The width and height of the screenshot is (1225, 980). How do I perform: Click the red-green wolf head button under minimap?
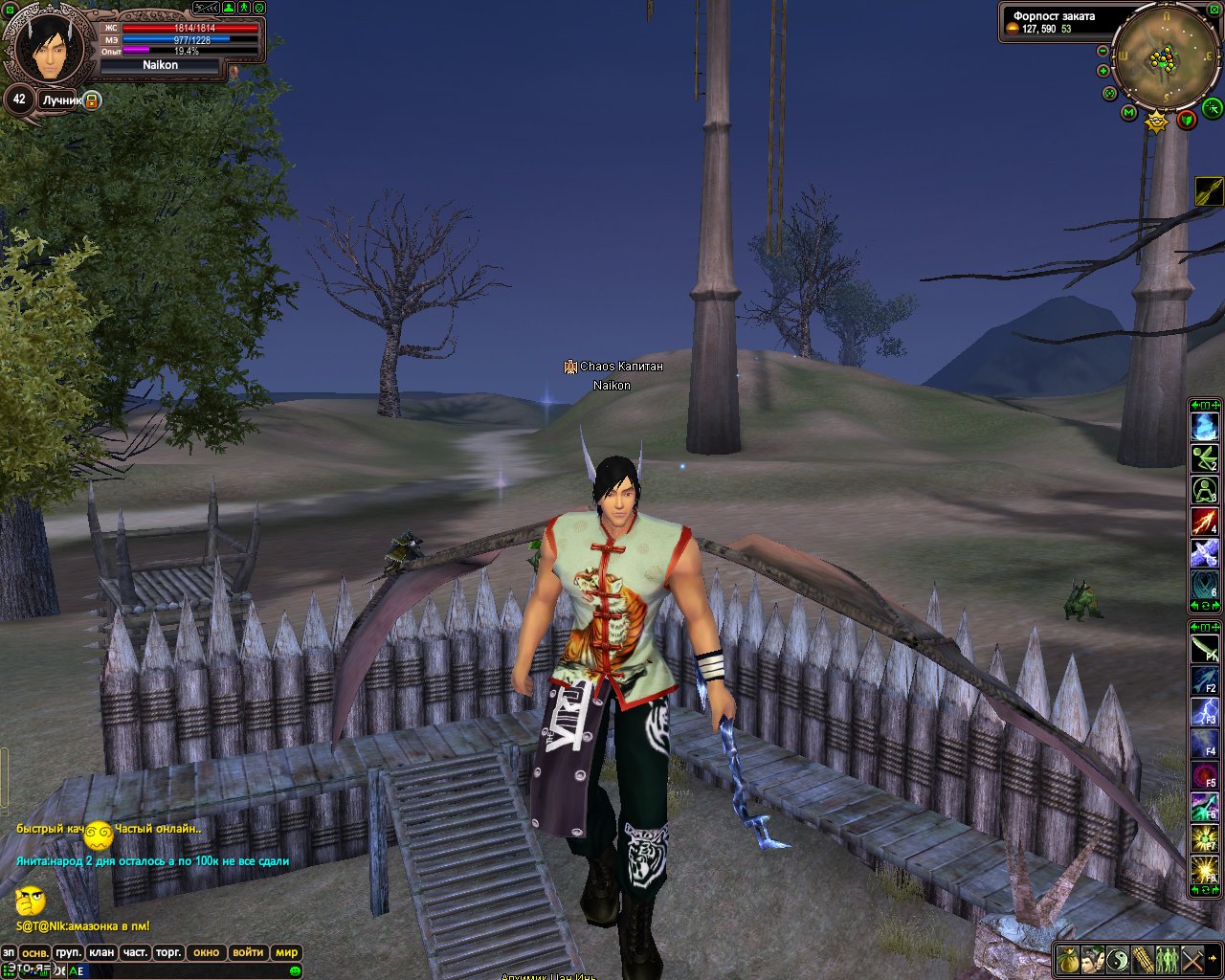click(1187, 120)
